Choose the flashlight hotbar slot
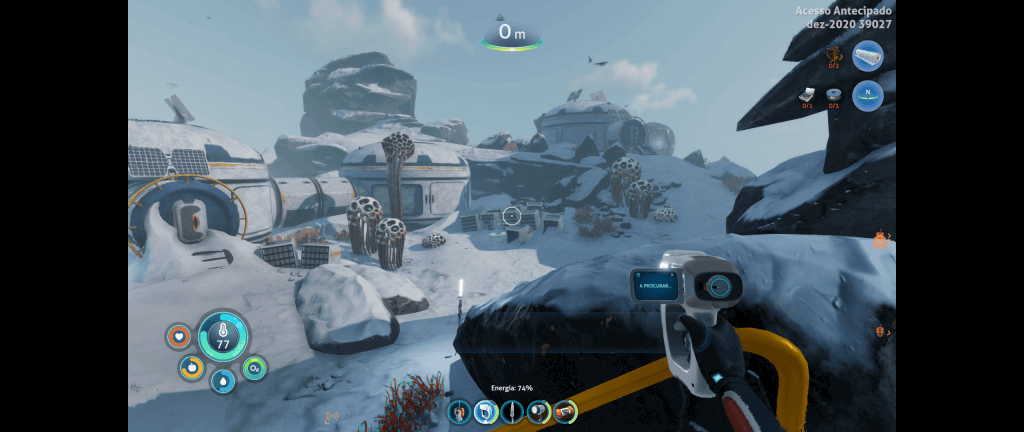Viewport: 1024px width, 432px height. (x=539, y=411)
